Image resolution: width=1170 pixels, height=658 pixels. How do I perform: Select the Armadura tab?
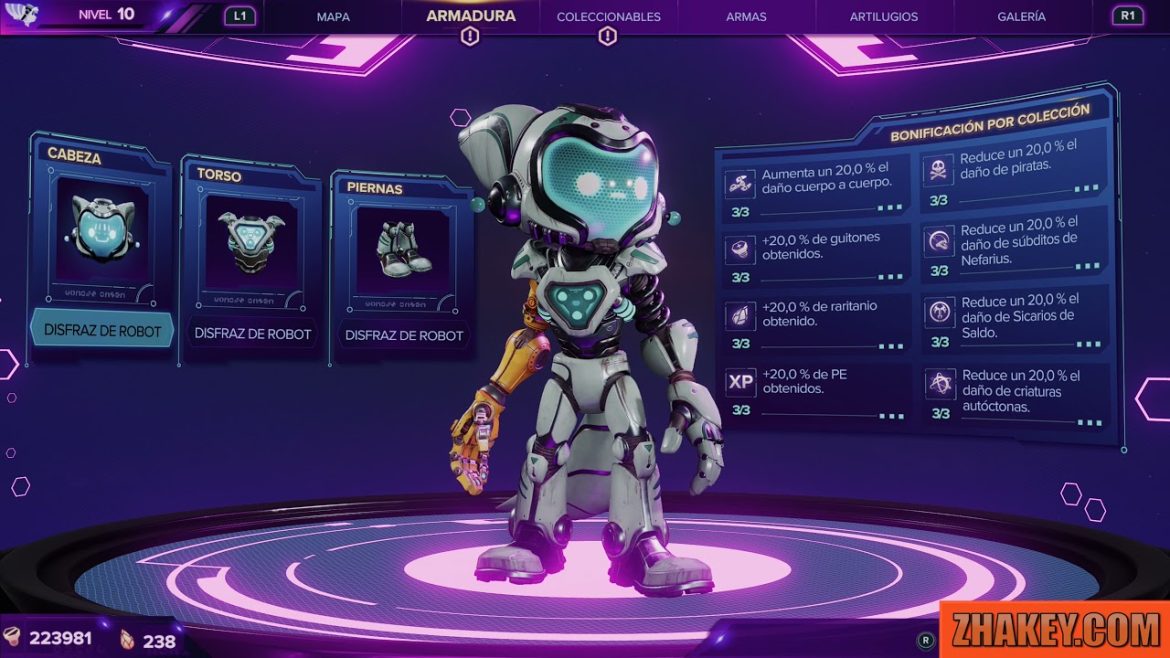(x=470, y=16)
